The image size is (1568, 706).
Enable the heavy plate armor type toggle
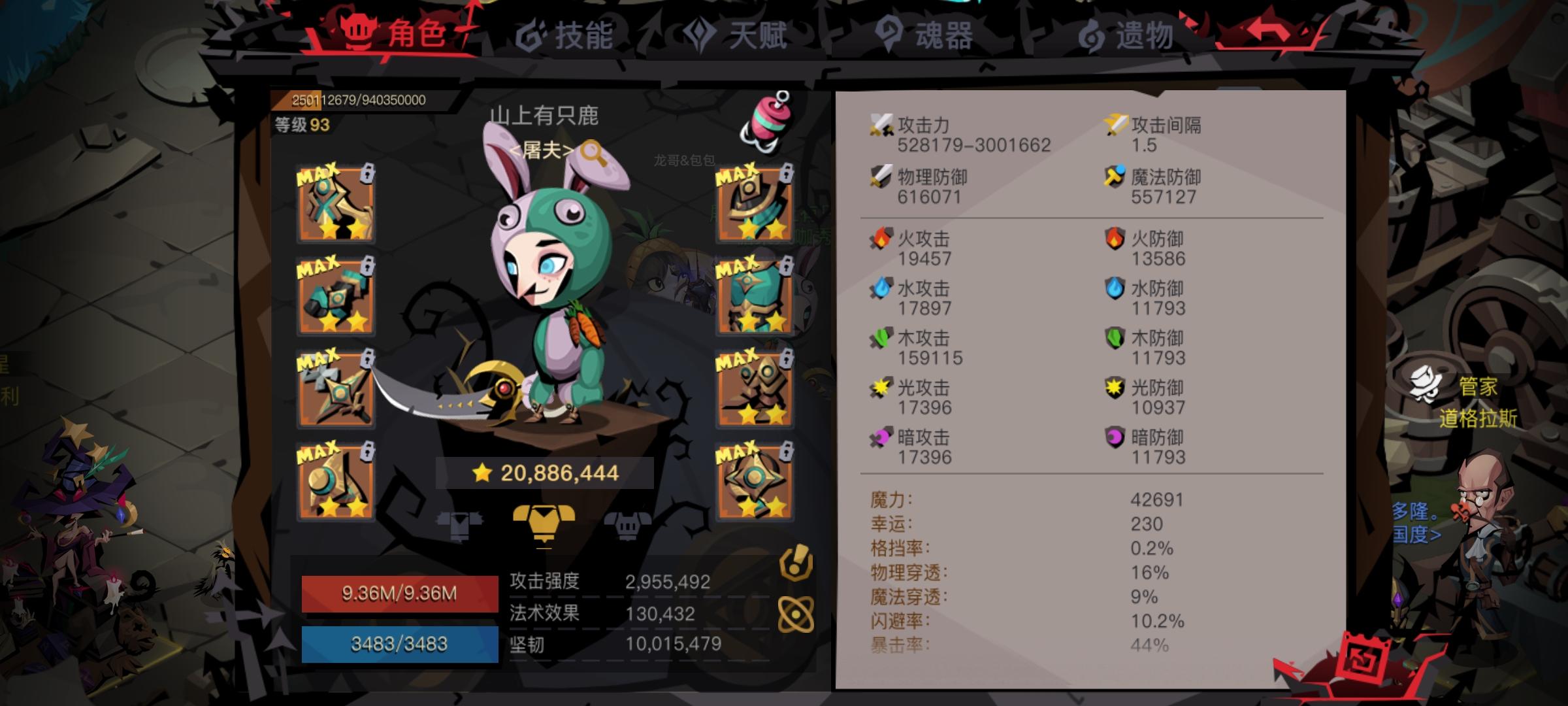click(627, 523)
